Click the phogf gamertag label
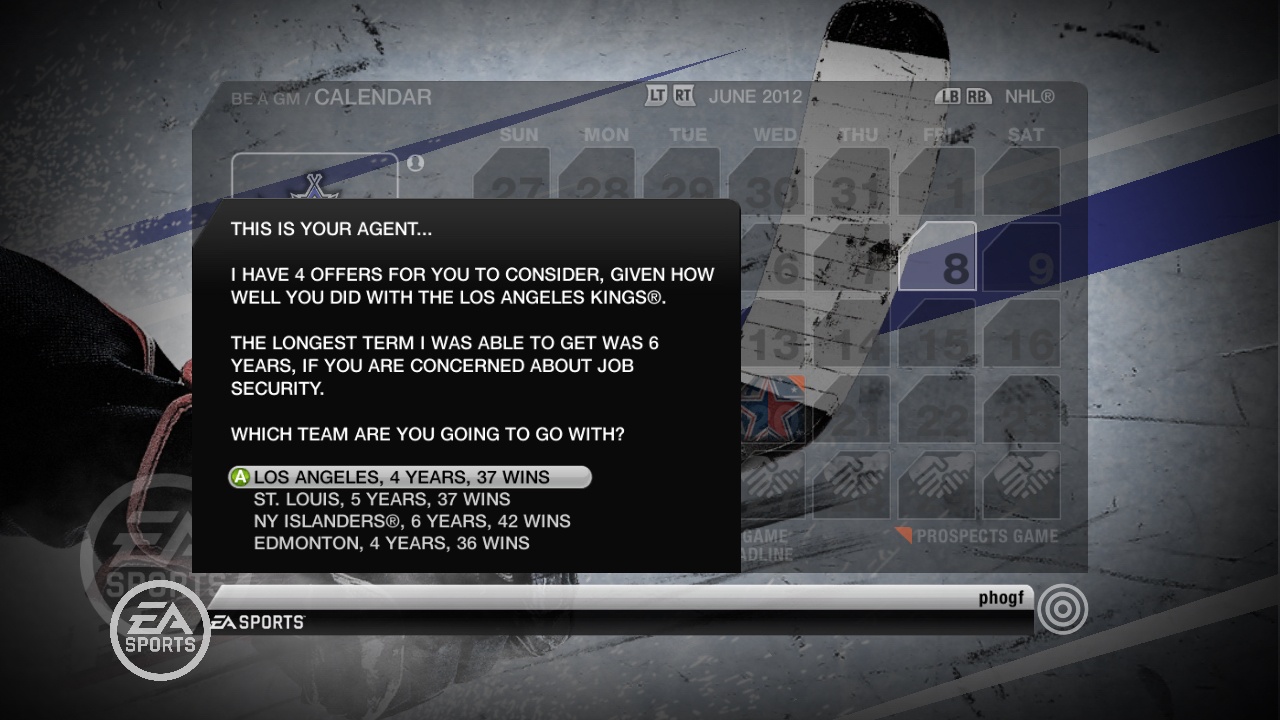Image resolution: width=1280 pixels, height=720 pixels. point(1001,596)
